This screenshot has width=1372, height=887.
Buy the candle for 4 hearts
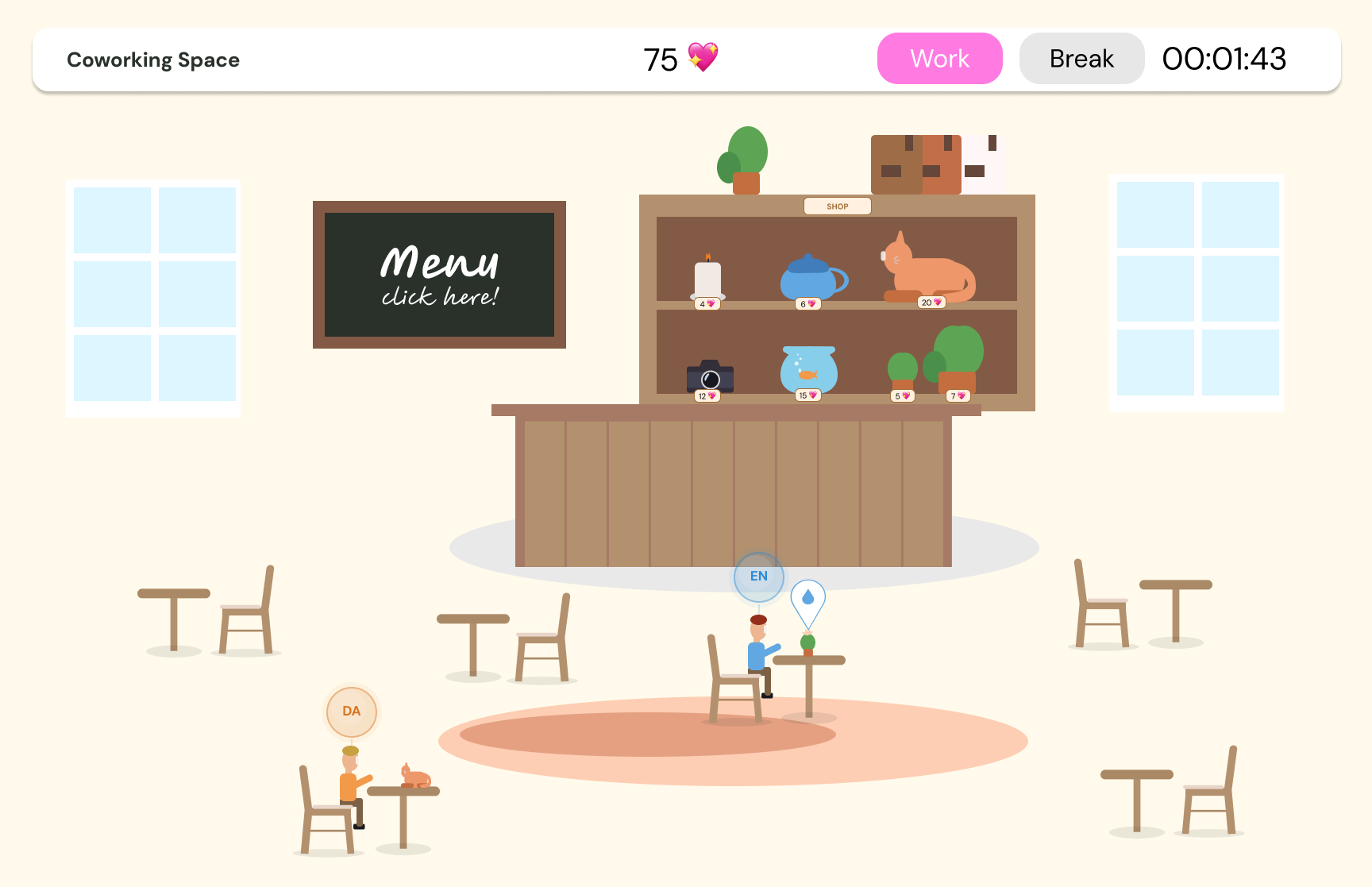pos(707,280)
